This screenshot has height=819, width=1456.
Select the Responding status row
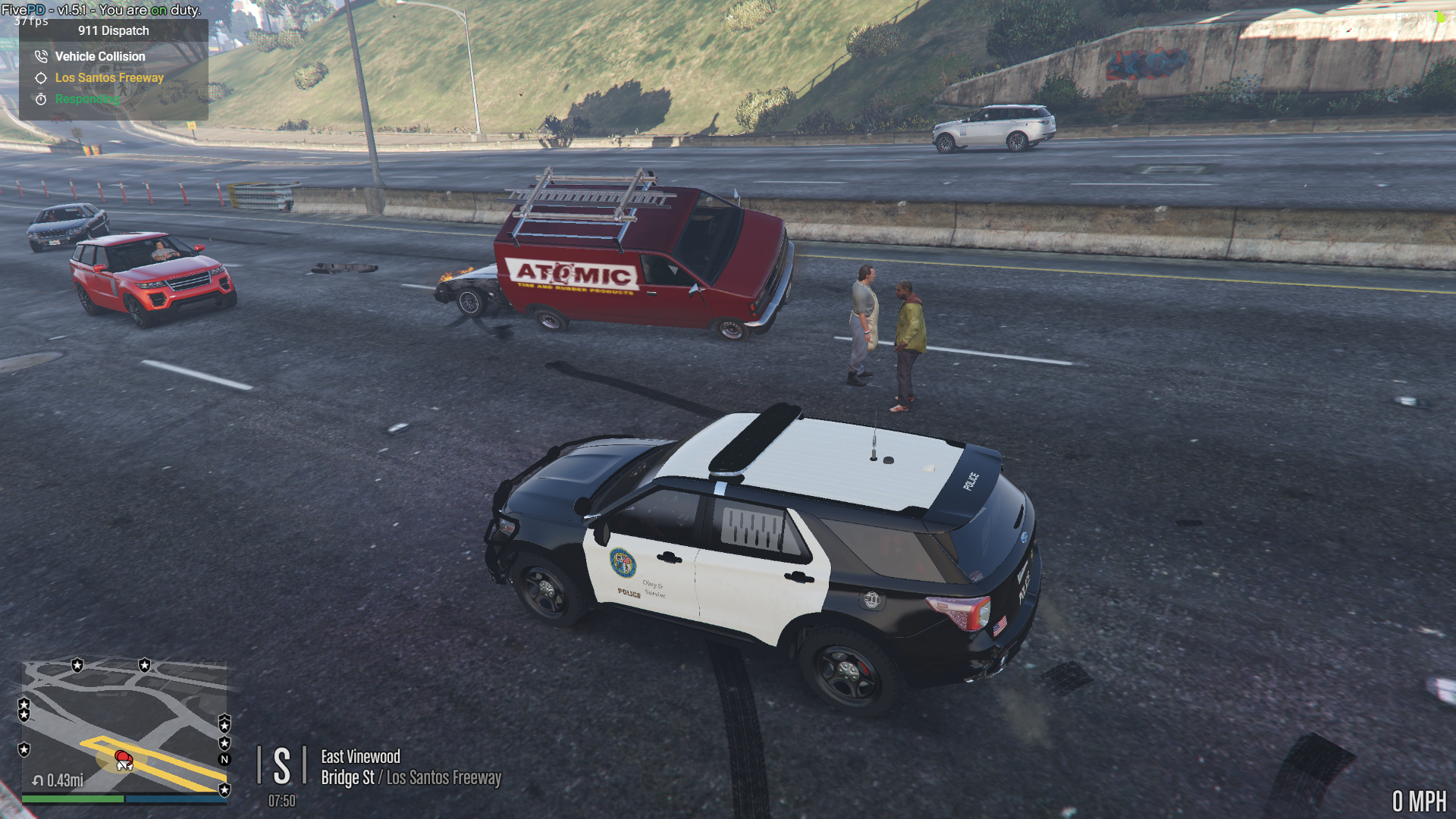[x=86, y=99]
